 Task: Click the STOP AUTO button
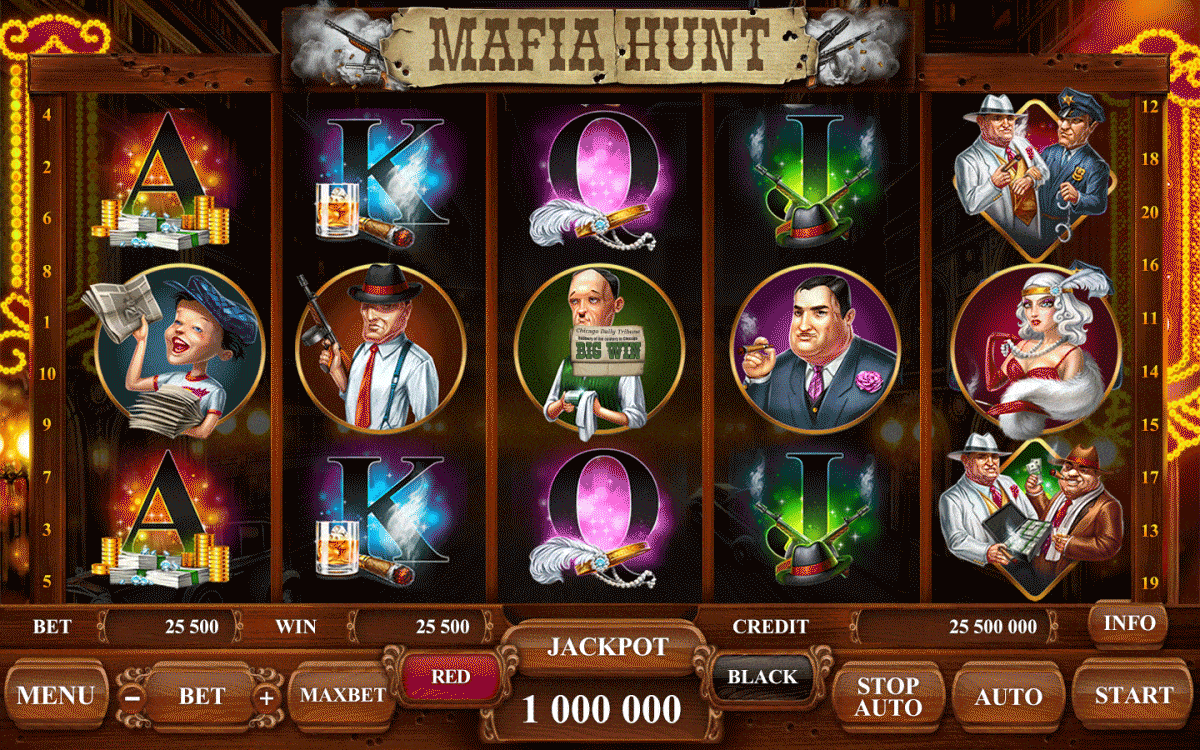tap(888, 696)
